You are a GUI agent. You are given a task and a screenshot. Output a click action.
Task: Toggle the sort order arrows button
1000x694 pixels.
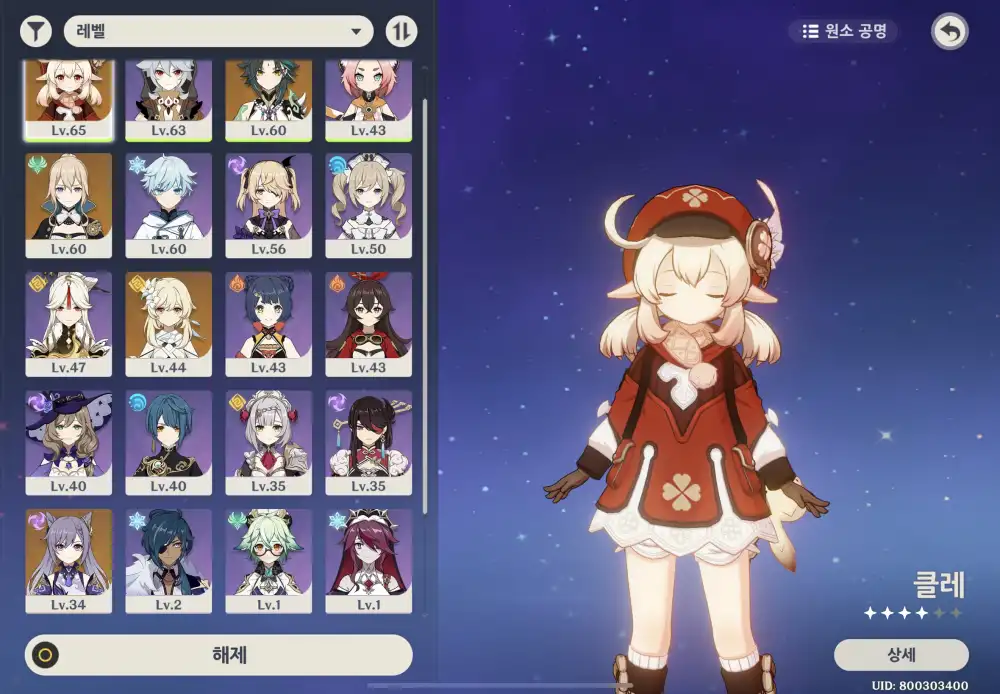401,31
